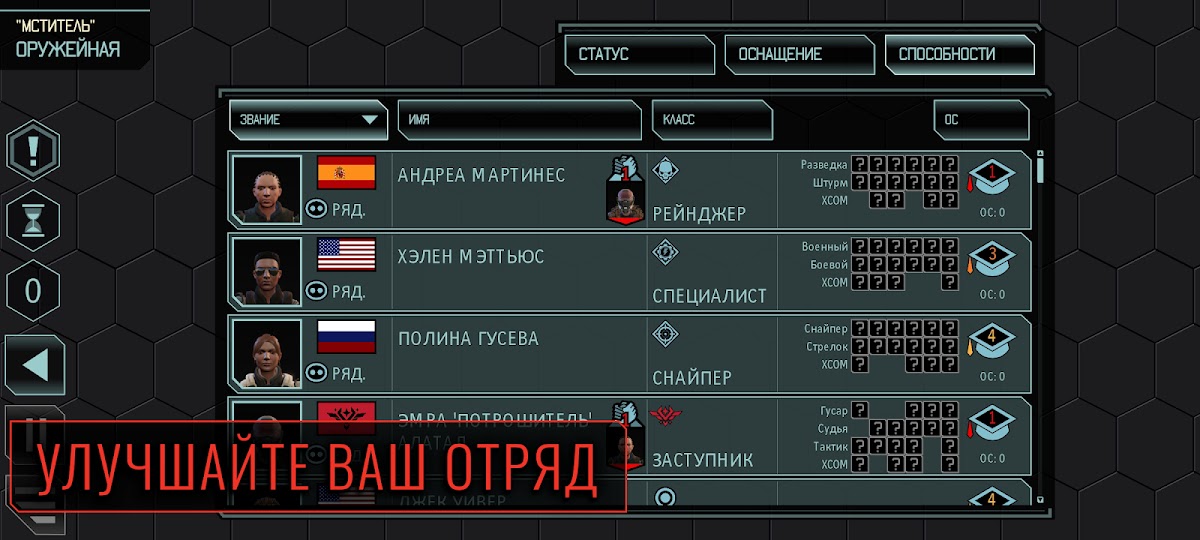Switch to the СТАТУС tab
The image size is (1200, 540).
pyautogui.click(x=639, y=55)
